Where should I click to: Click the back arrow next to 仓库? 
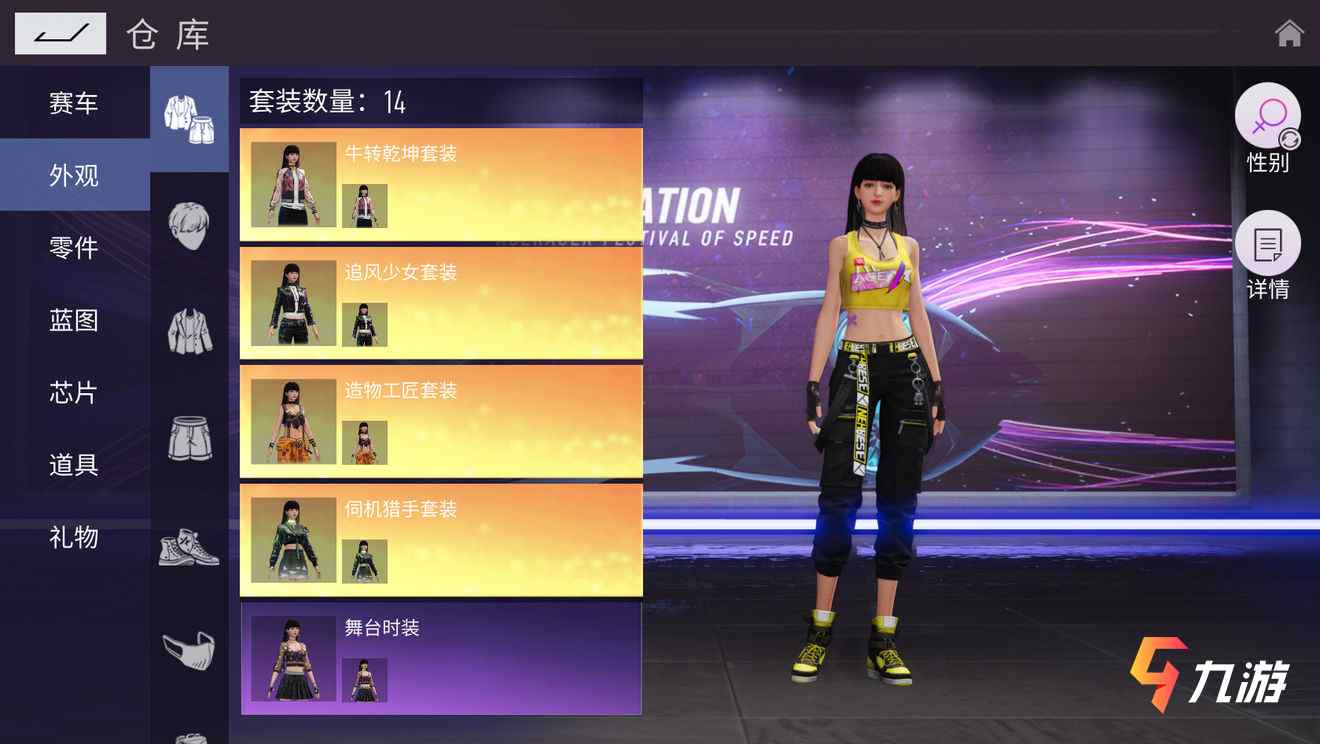58,33
